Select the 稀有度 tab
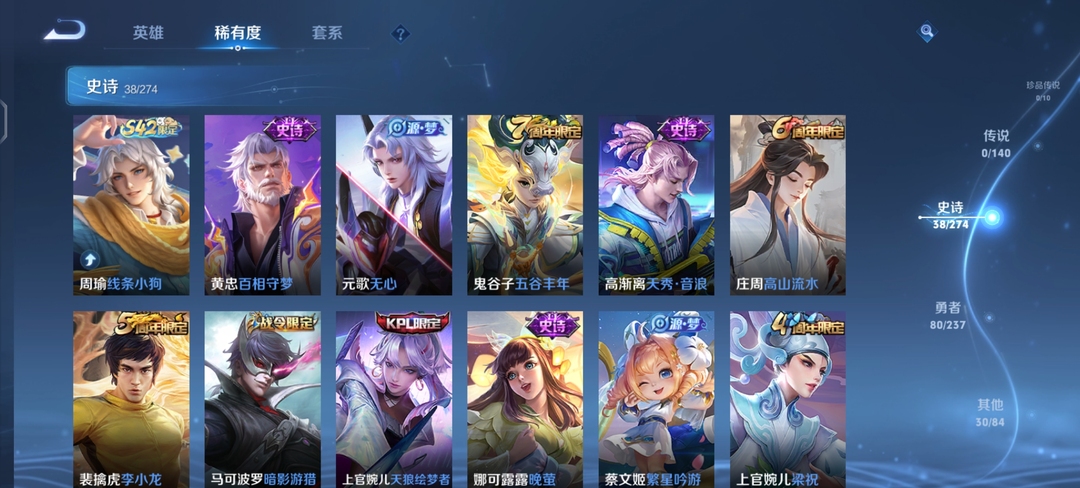Image resolution: width=1080 pixels, height=488 pixels. coord(238,33)
